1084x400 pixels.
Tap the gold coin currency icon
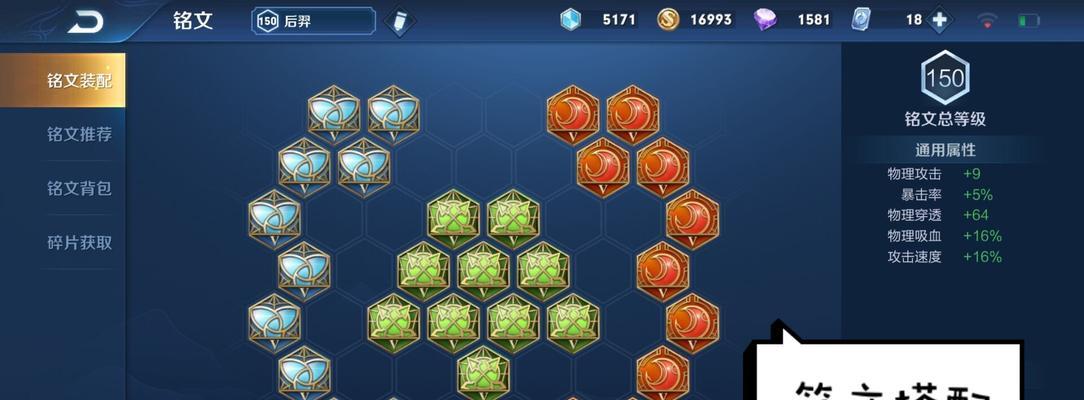pyautogui.click(x=668, y=20)
